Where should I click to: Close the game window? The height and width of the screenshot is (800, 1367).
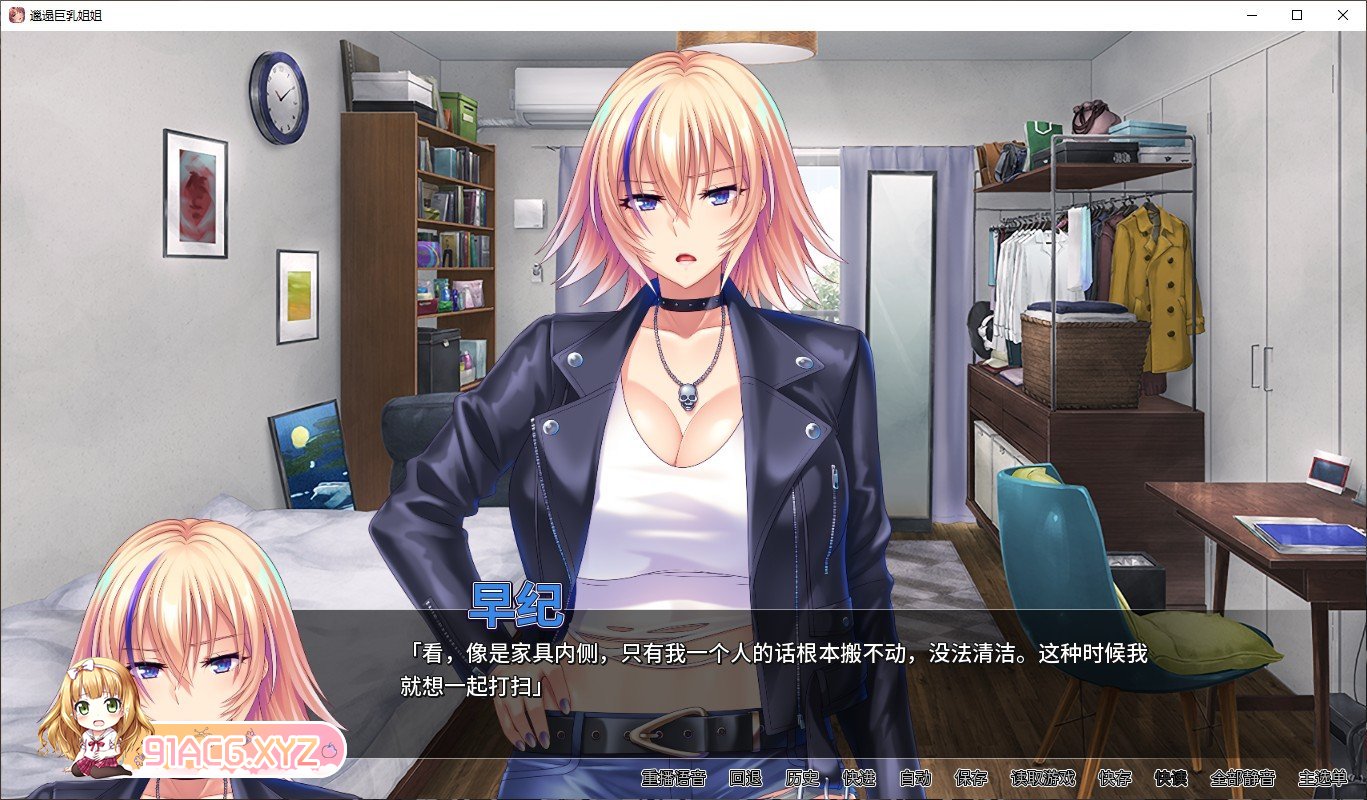1343,15
